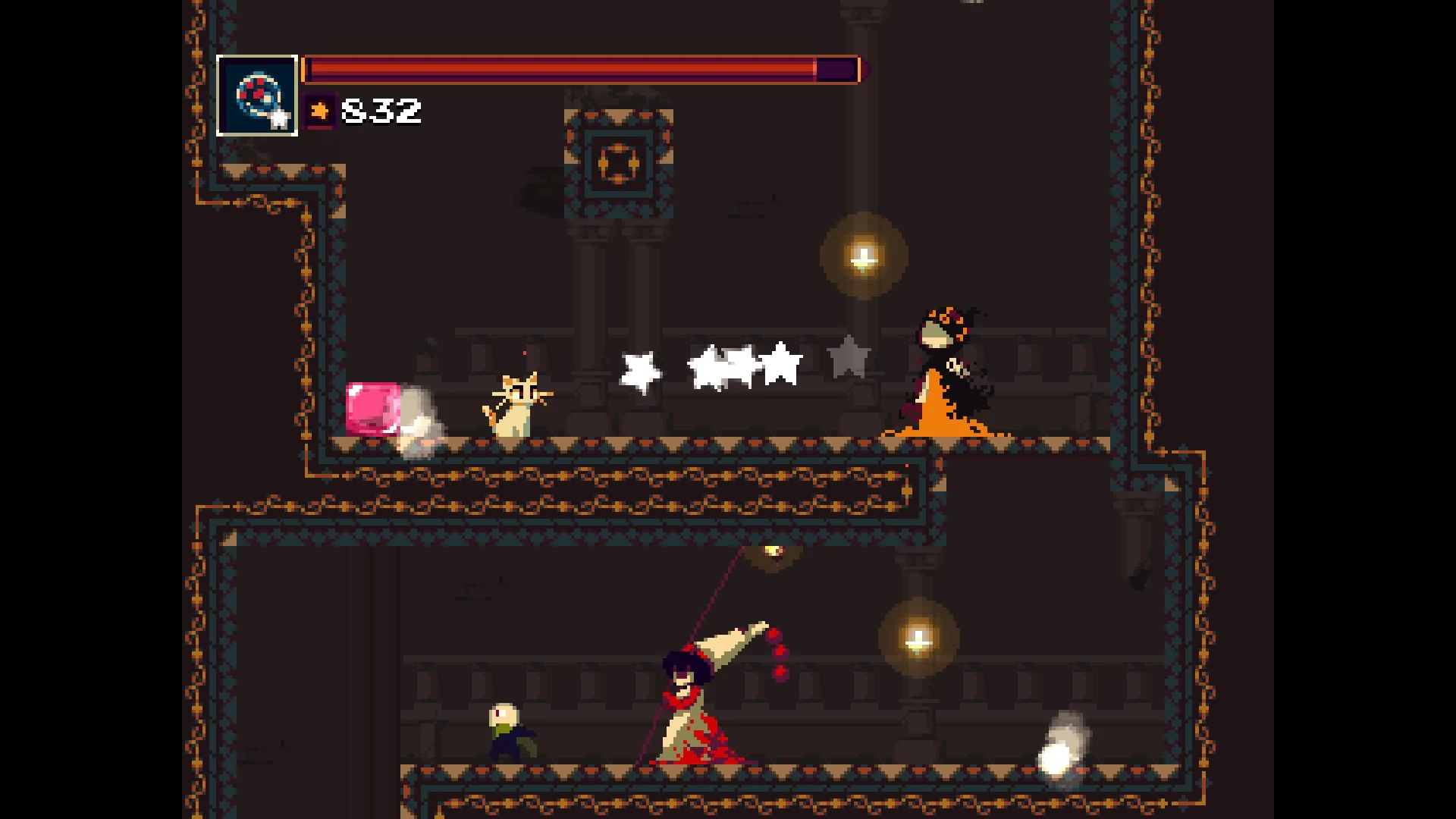The image size is (1456, 819).
Task: Click the item portrait frame in the top corner
Action: (x=256, y=95)
